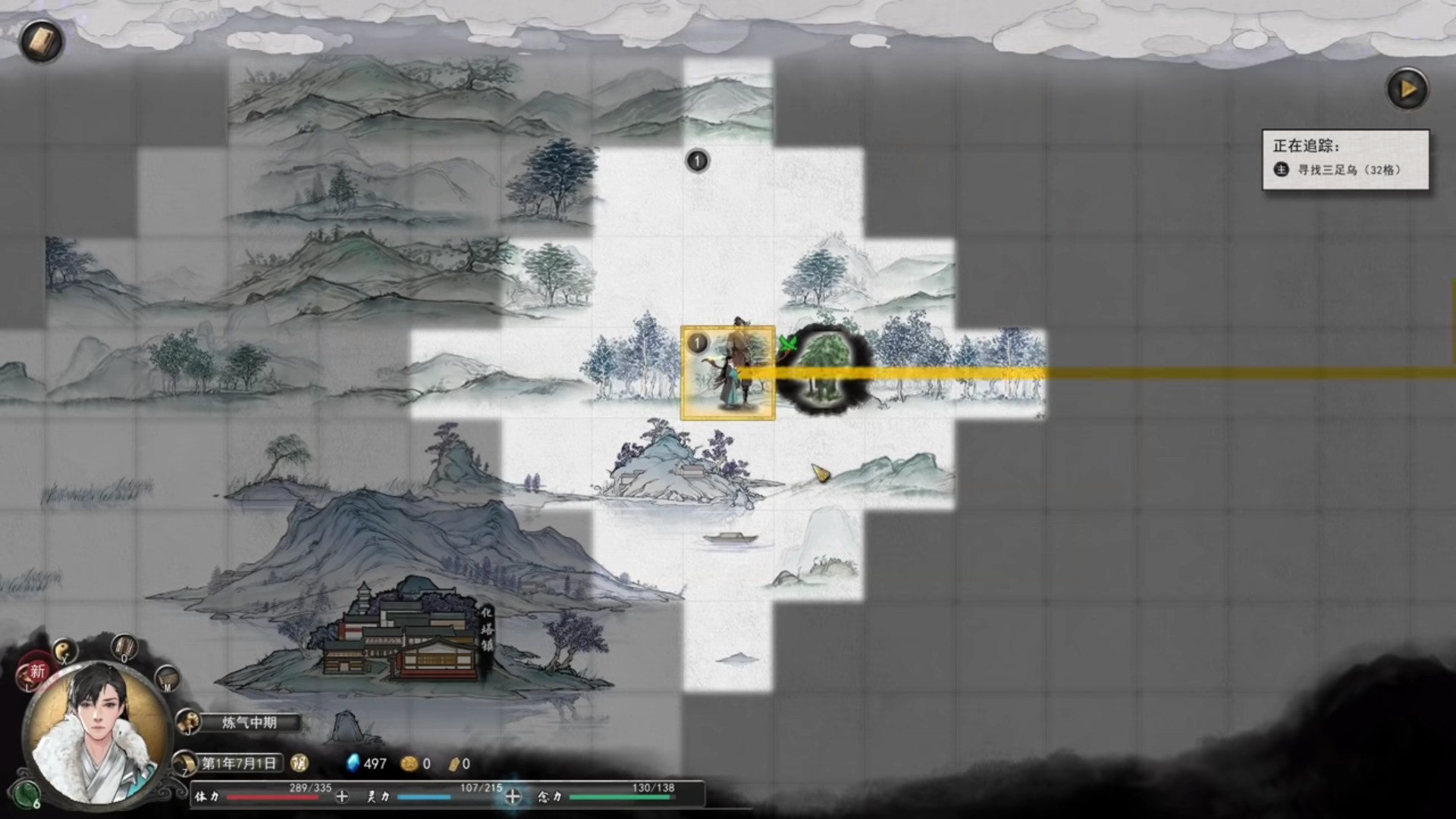Toggle the green yin-yang orb showing 6
Image resolution: width=1456 pixels, height=819 pixels.
[27, 795]
